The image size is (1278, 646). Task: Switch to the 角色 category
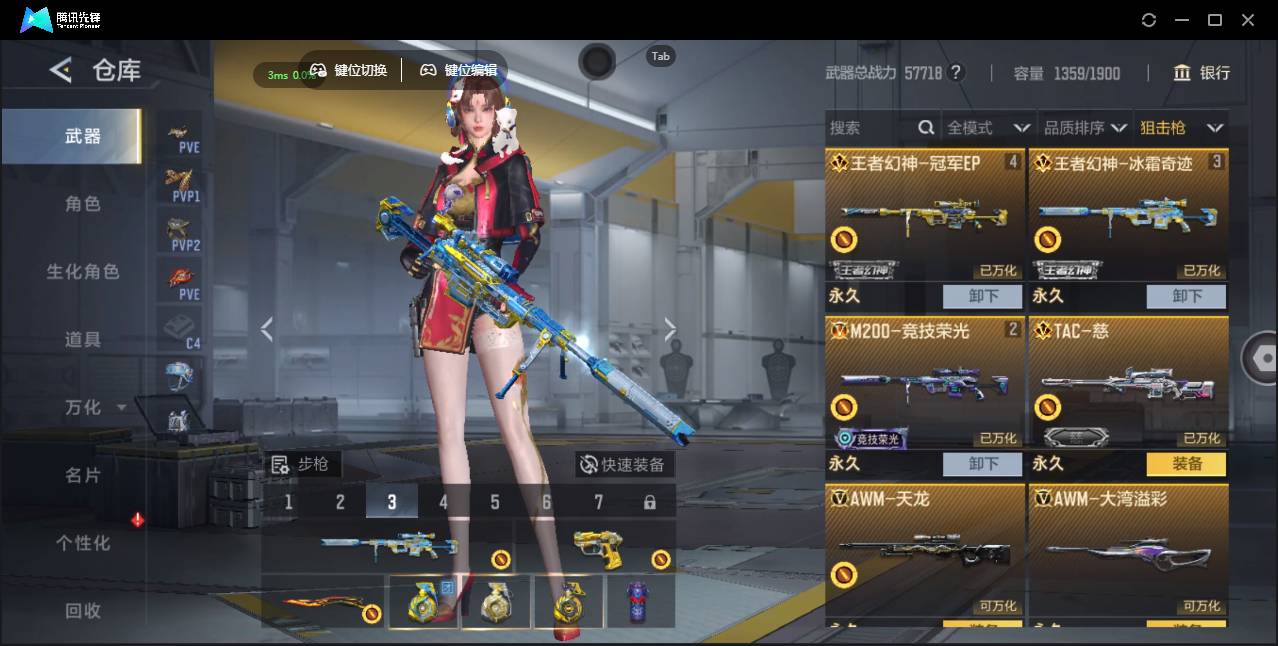82,204
